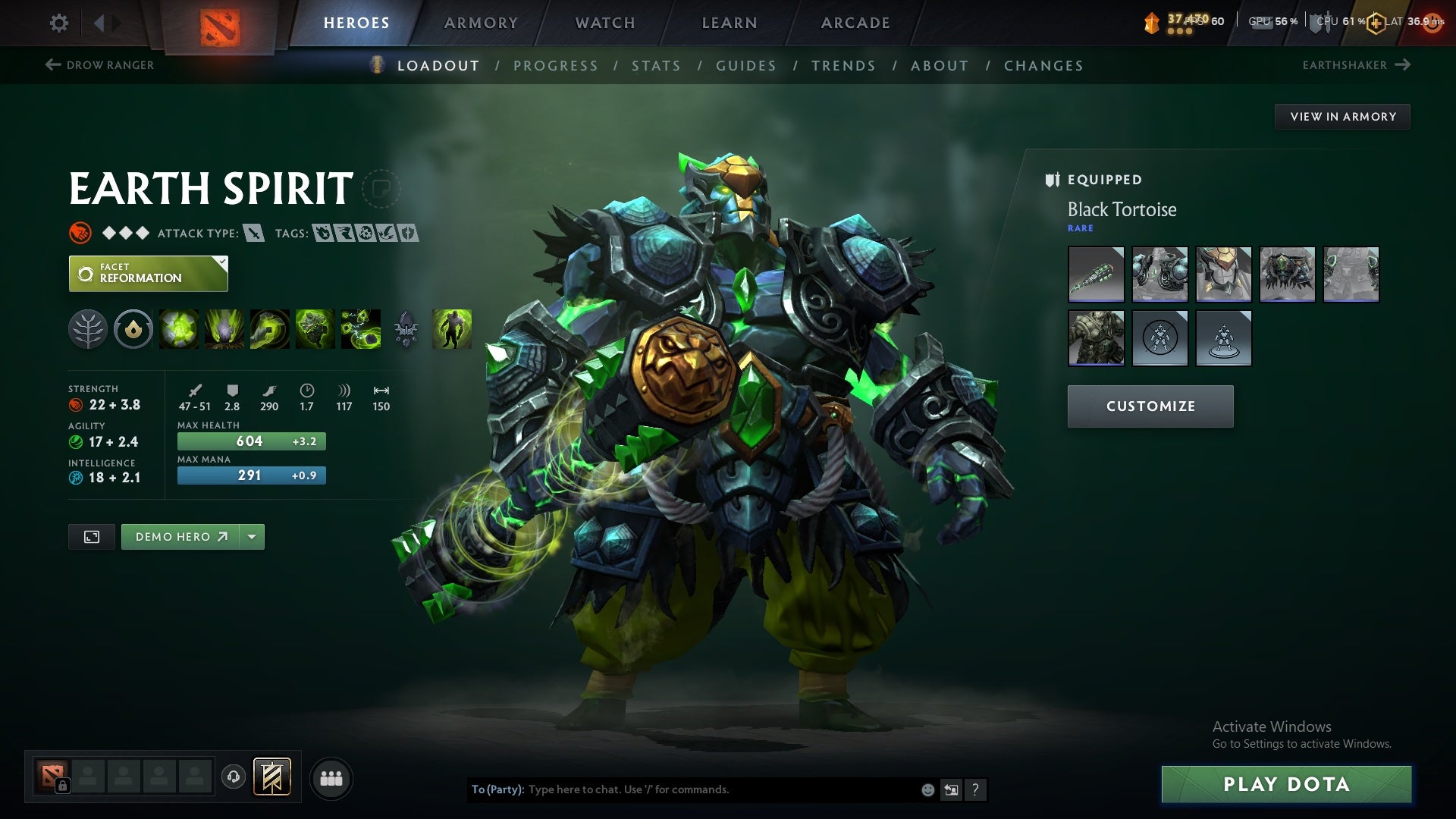
Task: Click the fullscreen preview toggle near Demo Hero
Action: pos(91,536)
